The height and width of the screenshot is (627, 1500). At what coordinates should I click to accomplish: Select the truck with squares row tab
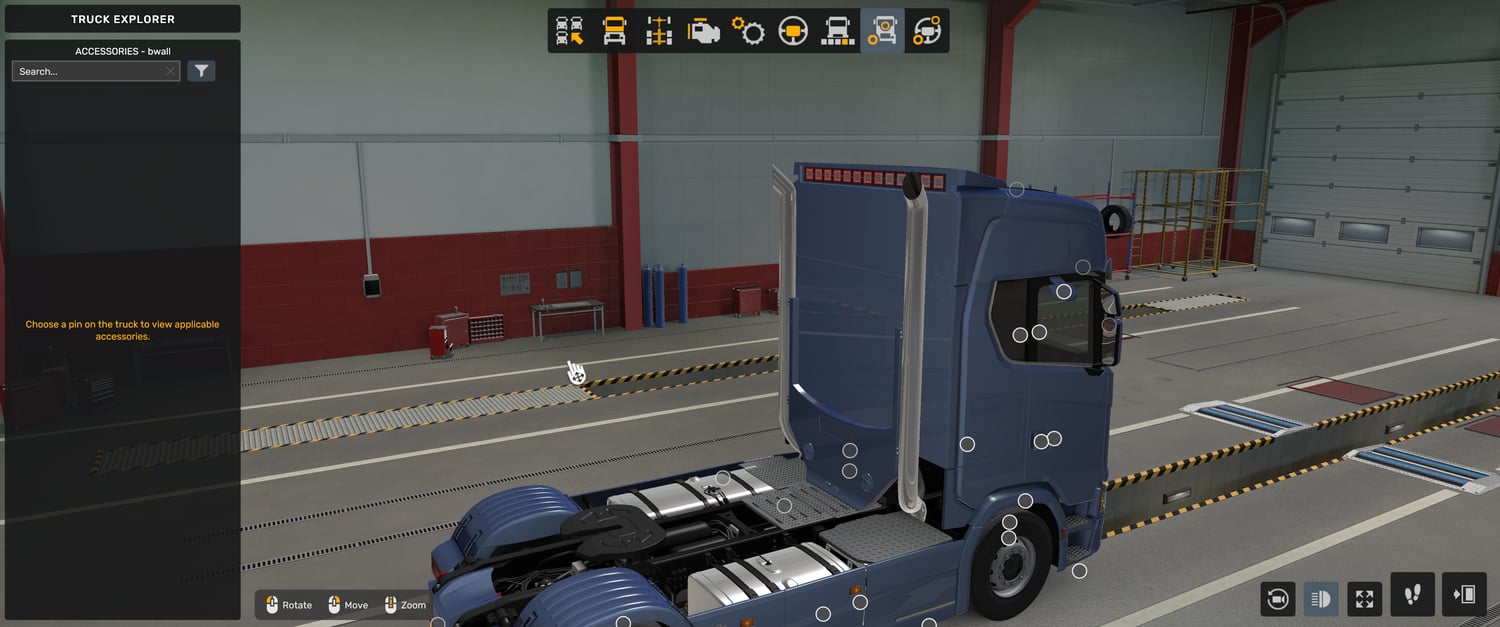click(837, 31)
